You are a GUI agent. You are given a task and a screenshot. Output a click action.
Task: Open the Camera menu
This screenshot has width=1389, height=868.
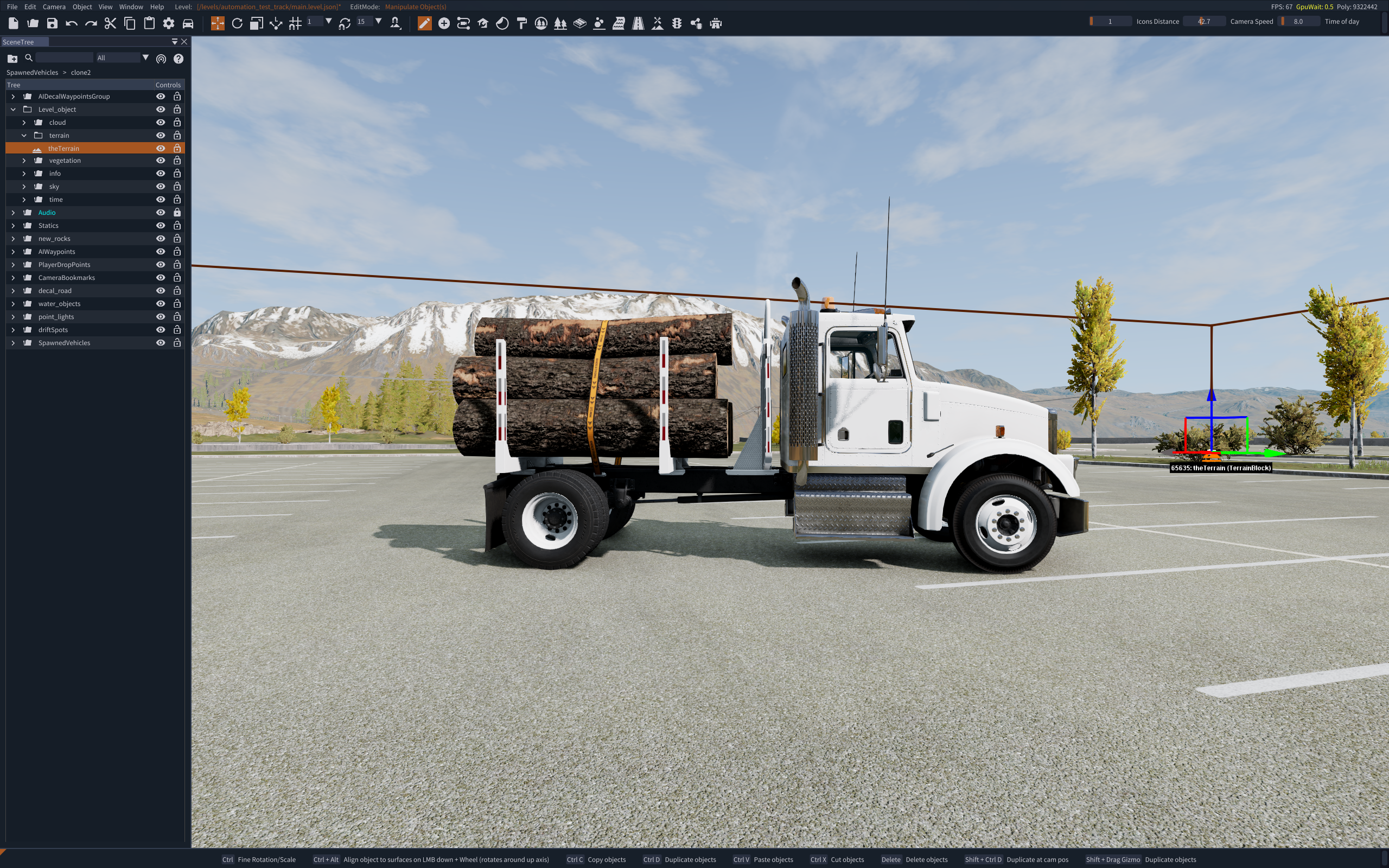click(54, 7)
